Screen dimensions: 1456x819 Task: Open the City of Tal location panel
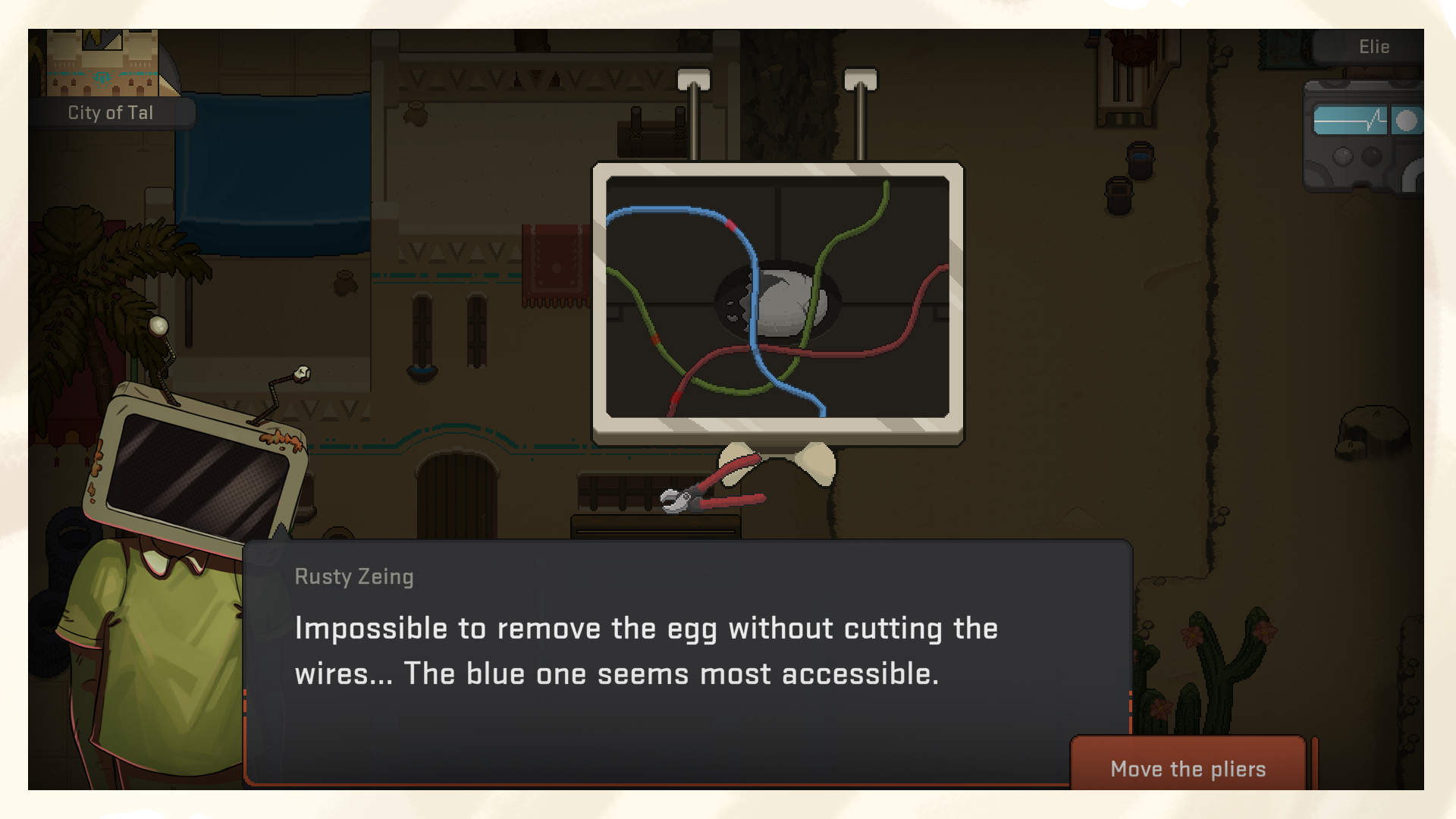[111, 112]
